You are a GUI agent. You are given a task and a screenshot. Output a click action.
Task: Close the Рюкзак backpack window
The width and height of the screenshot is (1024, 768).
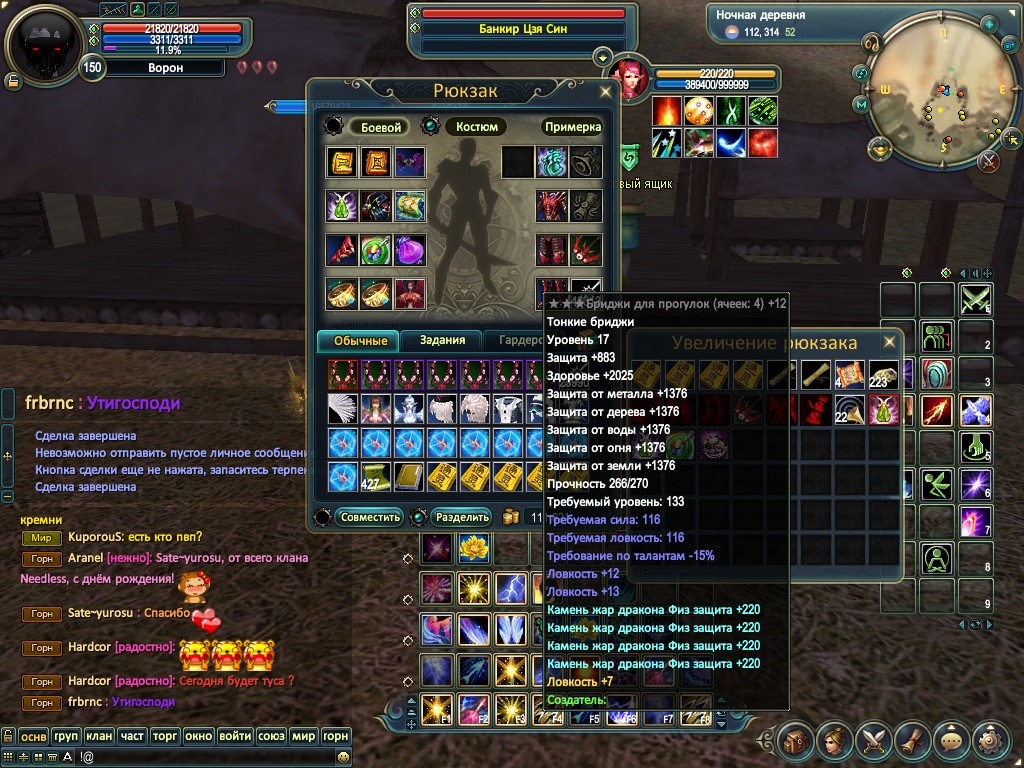click(x=605, y=91)
